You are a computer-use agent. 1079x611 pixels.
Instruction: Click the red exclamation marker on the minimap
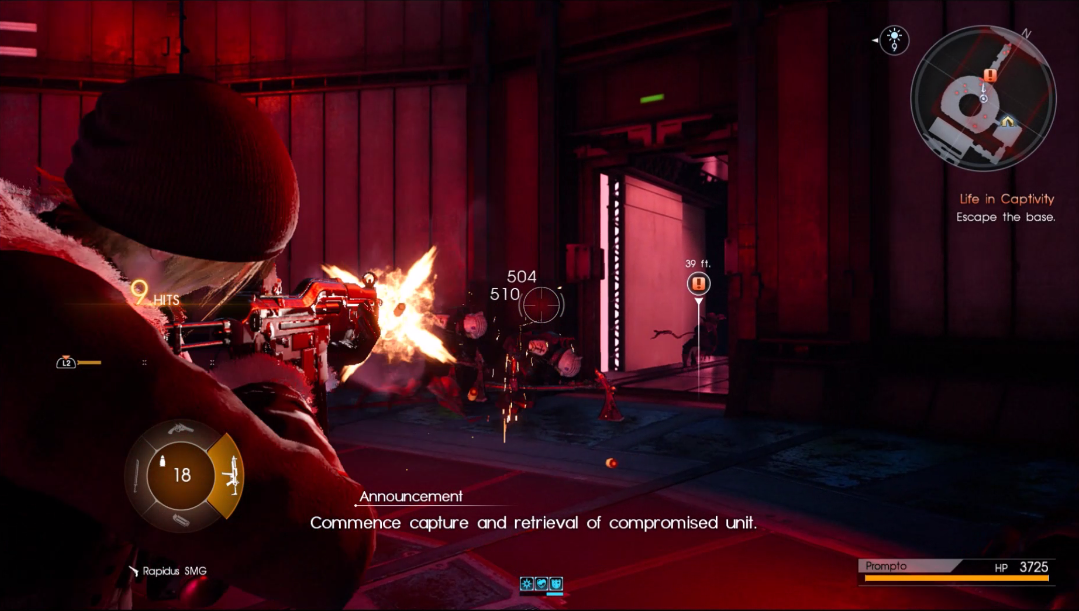pos(990,75)
